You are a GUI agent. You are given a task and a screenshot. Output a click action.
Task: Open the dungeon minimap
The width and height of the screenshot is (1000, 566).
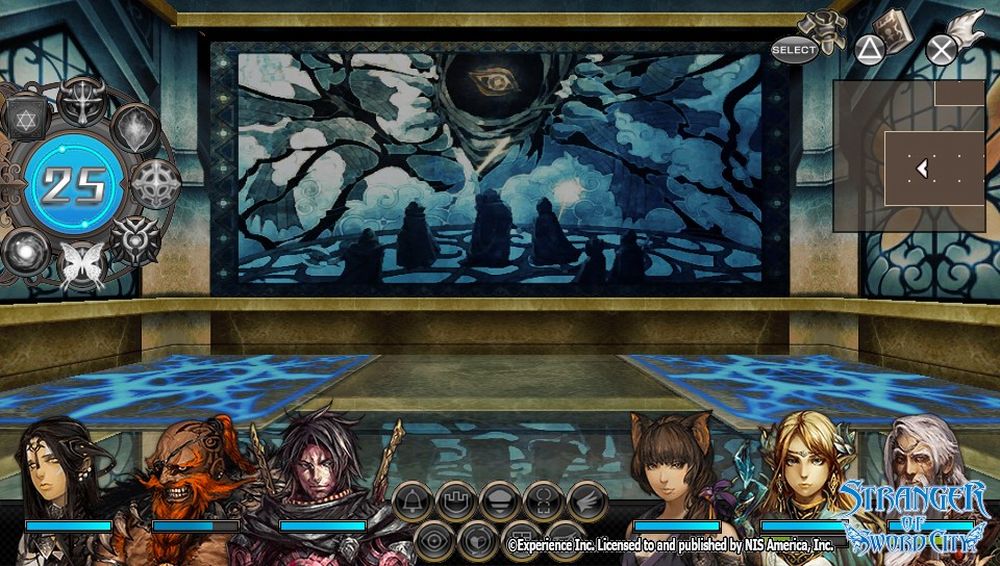[909, 156]
